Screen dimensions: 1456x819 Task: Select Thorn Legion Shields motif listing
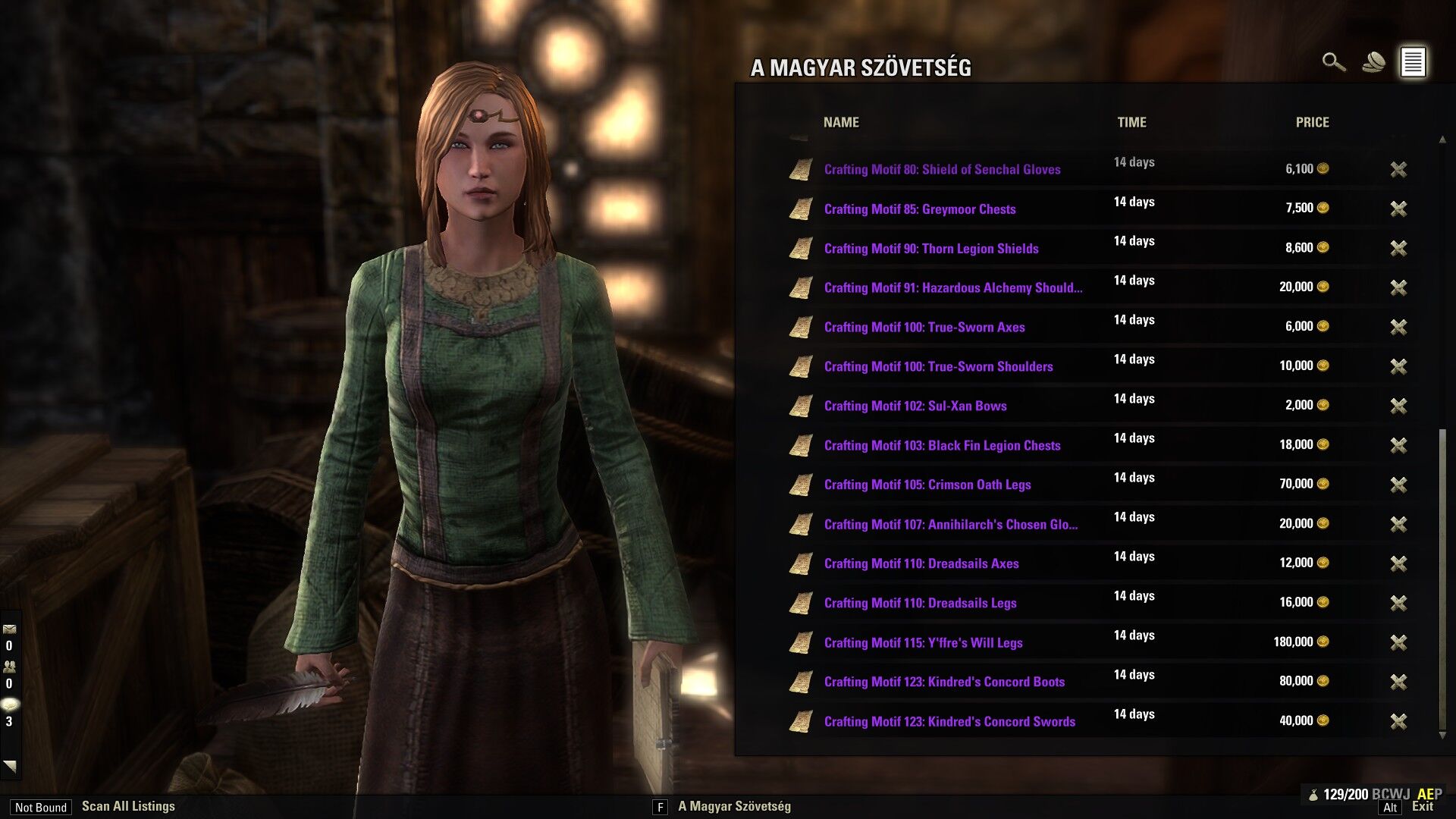[930, 249]
